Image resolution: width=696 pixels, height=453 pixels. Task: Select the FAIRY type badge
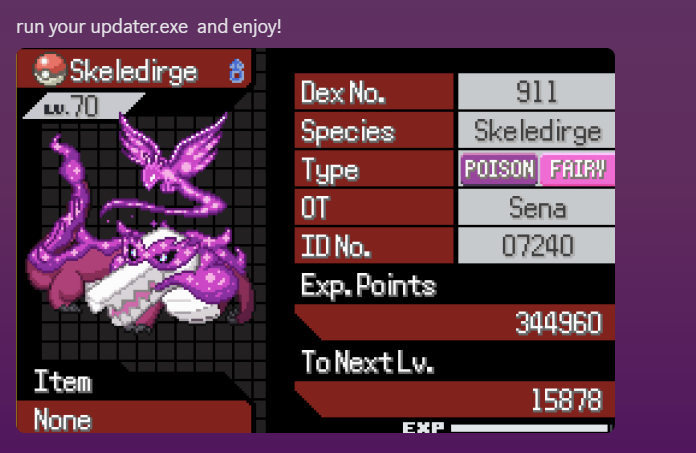click(576, 169)
